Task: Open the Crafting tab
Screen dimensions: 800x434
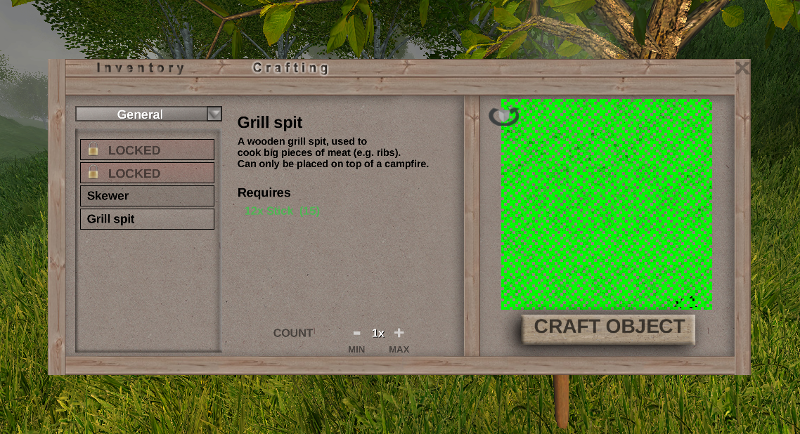Action: tap(291, 68)
